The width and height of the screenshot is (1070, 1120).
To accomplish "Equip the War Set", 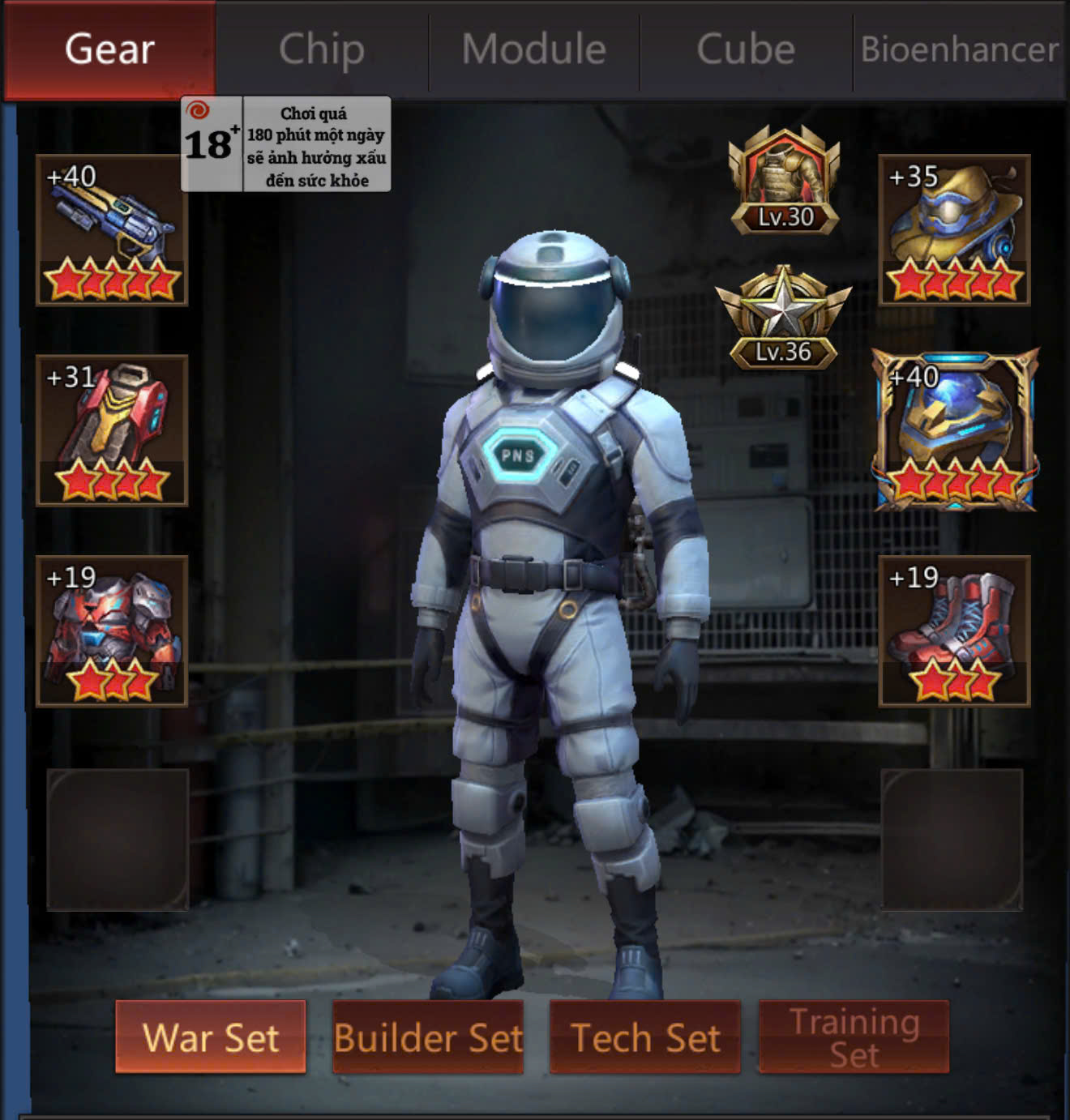I will pos(211,1037).
